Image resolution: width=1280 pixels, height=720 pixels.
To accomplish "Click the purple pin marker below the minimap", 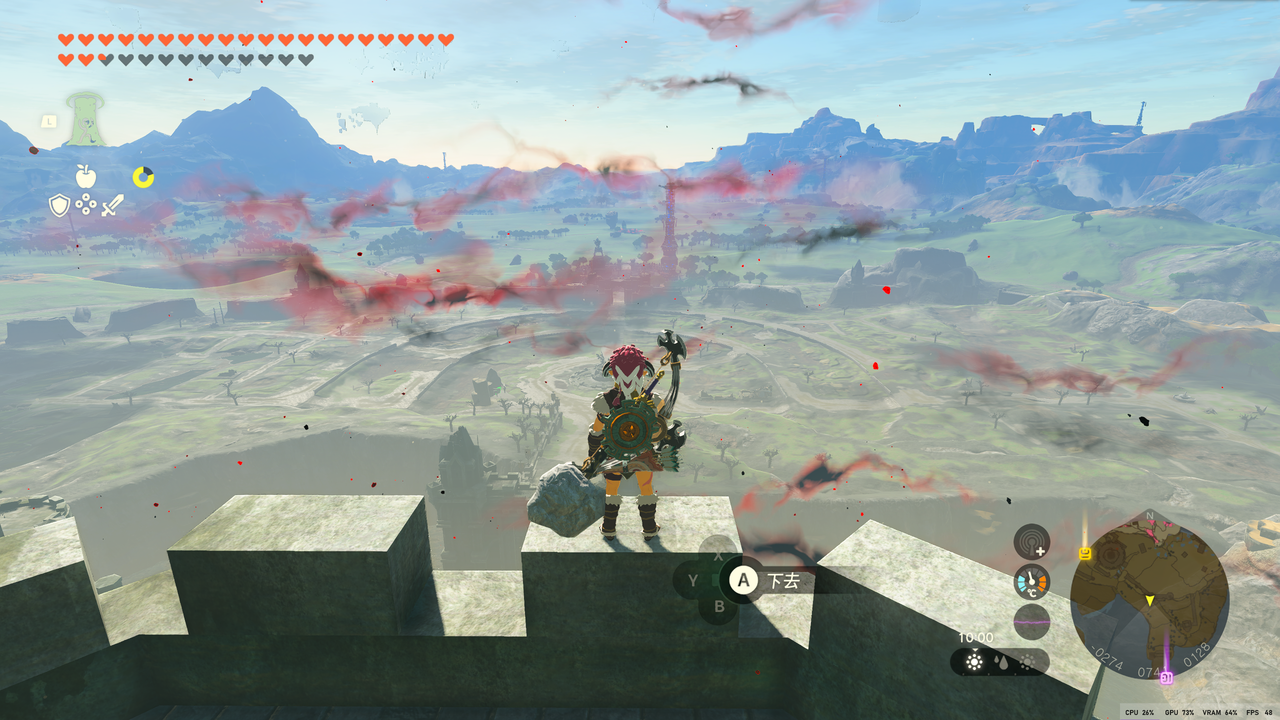I will coord(1165,678).
